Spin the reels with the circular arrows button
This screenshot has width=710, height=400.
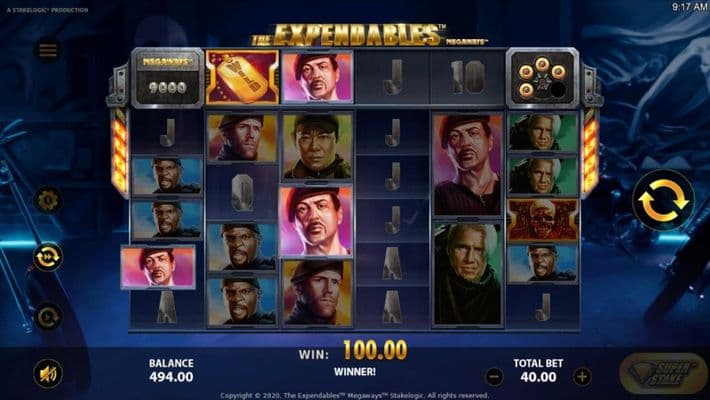(x=662, y=200)
